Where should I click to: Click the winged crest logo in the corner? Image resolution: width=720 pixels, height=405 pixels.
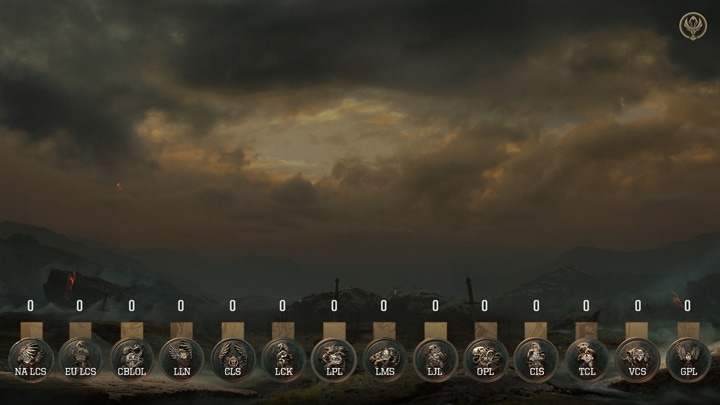693,26
